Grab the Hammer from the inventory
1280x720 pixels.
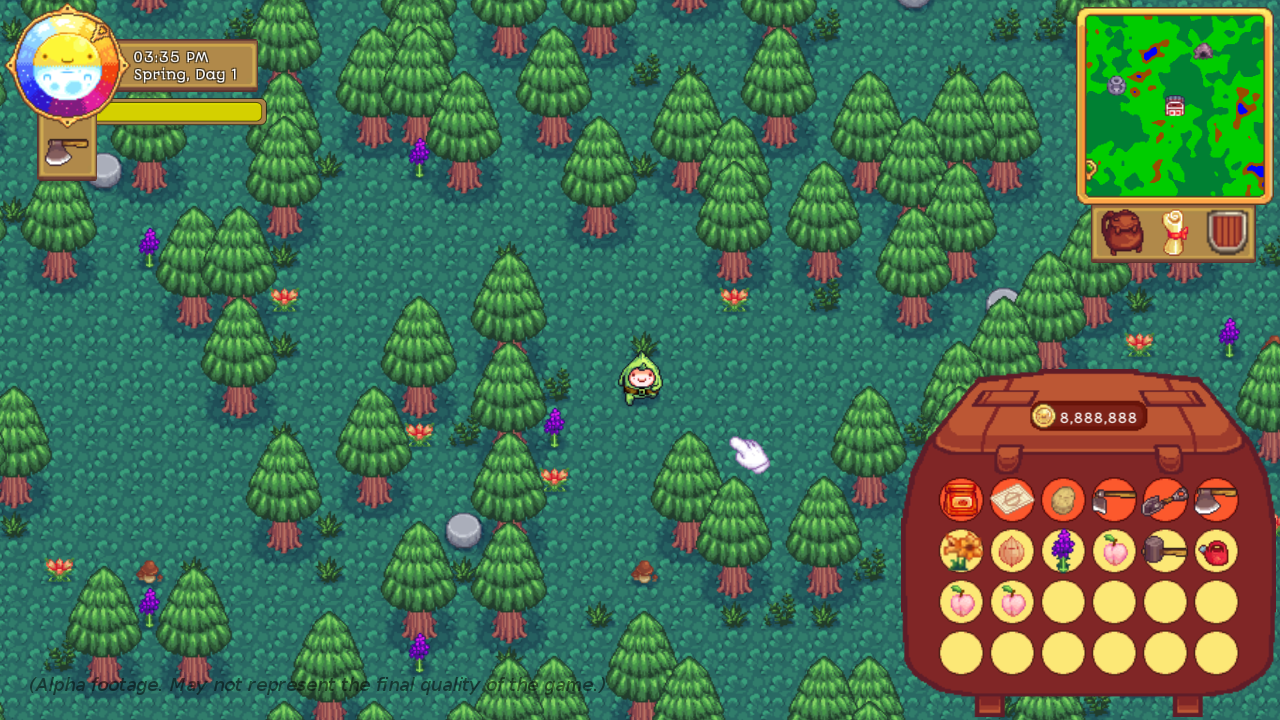(1165, 551)
